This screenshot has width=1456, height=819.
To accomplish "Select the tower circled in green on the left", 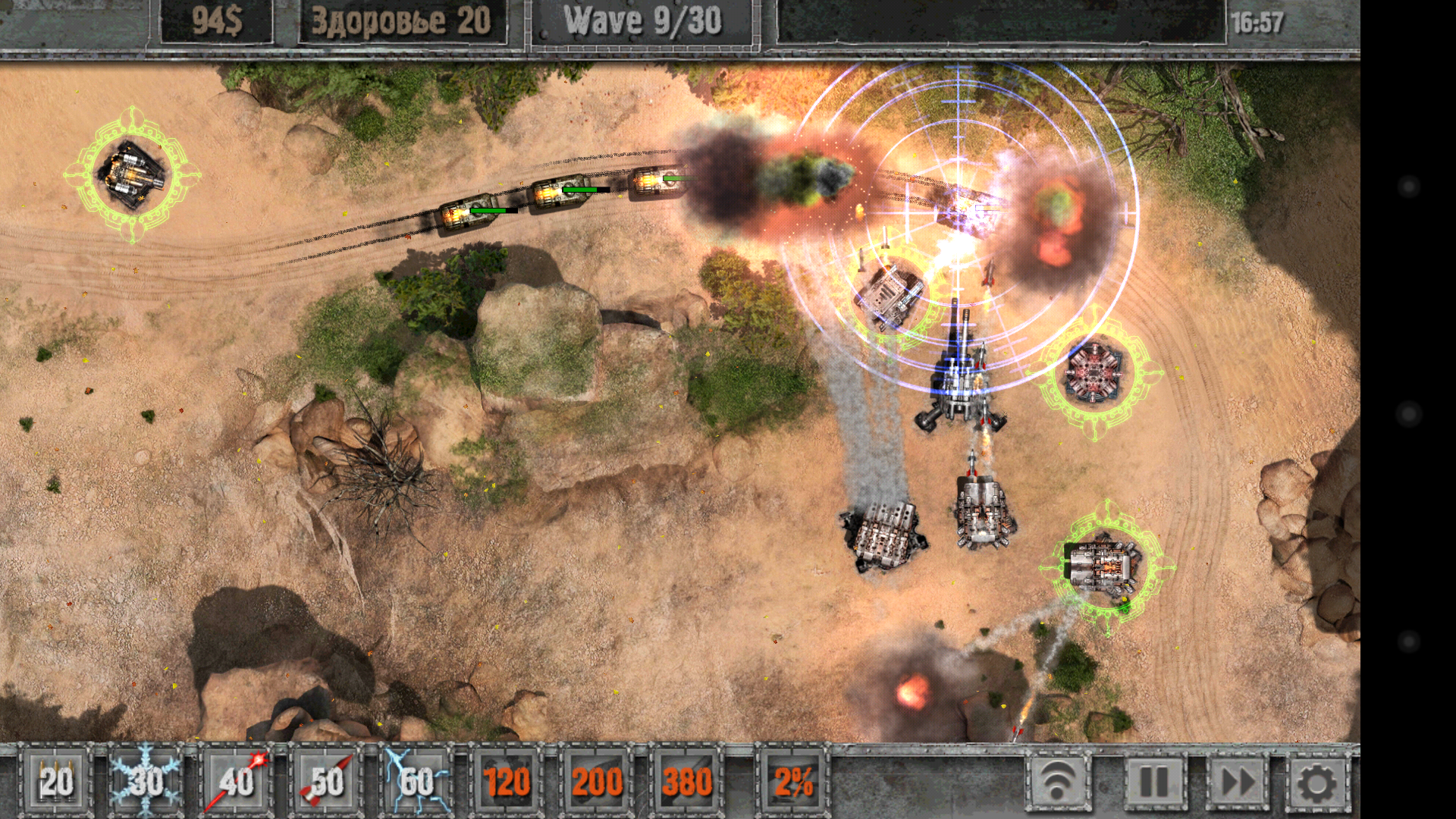I will [x=133, y=173].
